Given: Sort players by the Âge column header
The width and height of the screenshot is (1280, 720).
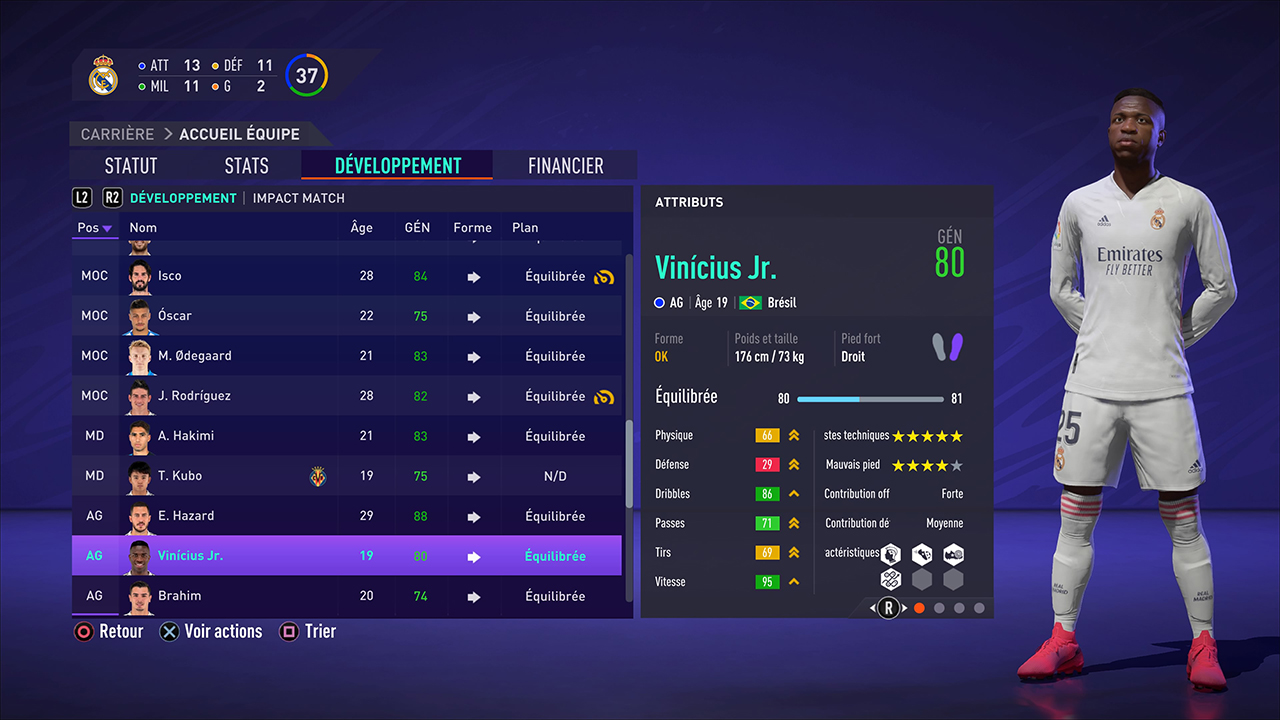Looking at the screenshot, I should click(361, 227).
